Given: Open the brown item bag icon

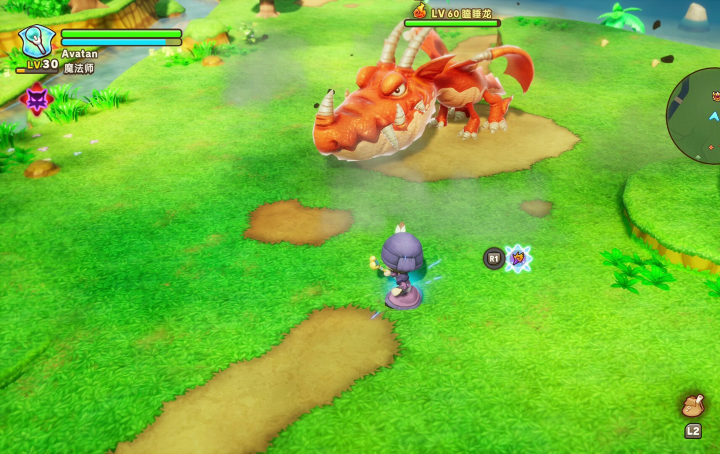Looking at the screenshot, I should tap(692, 405).
